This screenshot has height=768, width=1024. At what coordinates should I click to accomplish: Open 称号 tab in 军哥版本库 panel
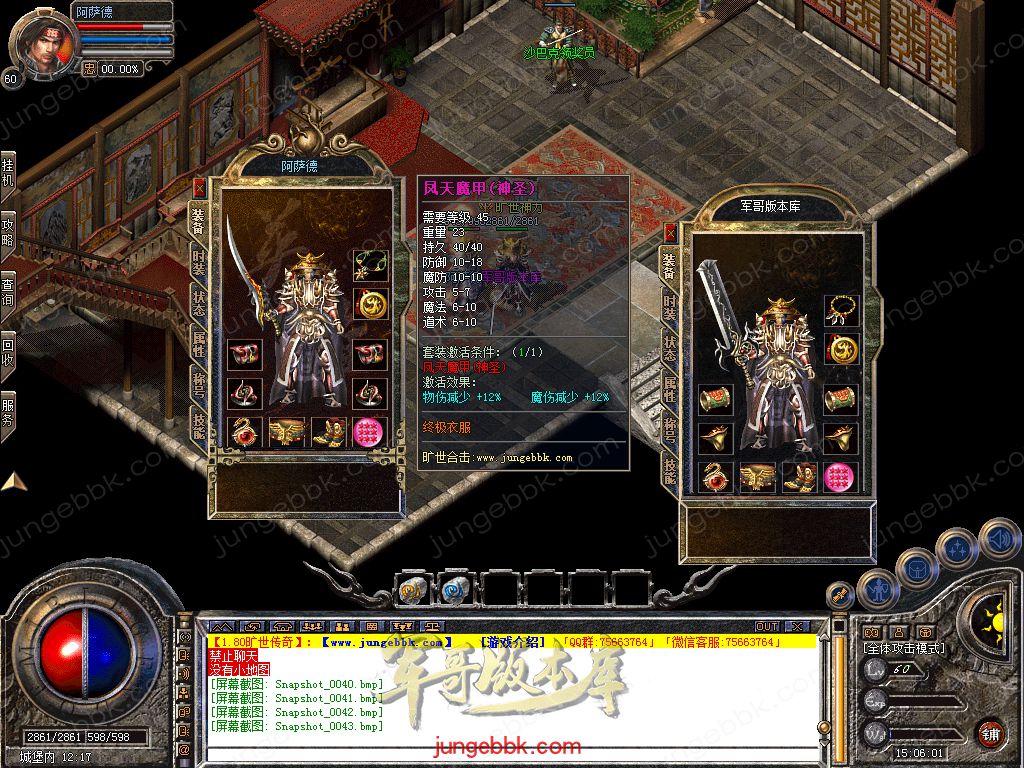pyautogui.click(x=669, y=429)
